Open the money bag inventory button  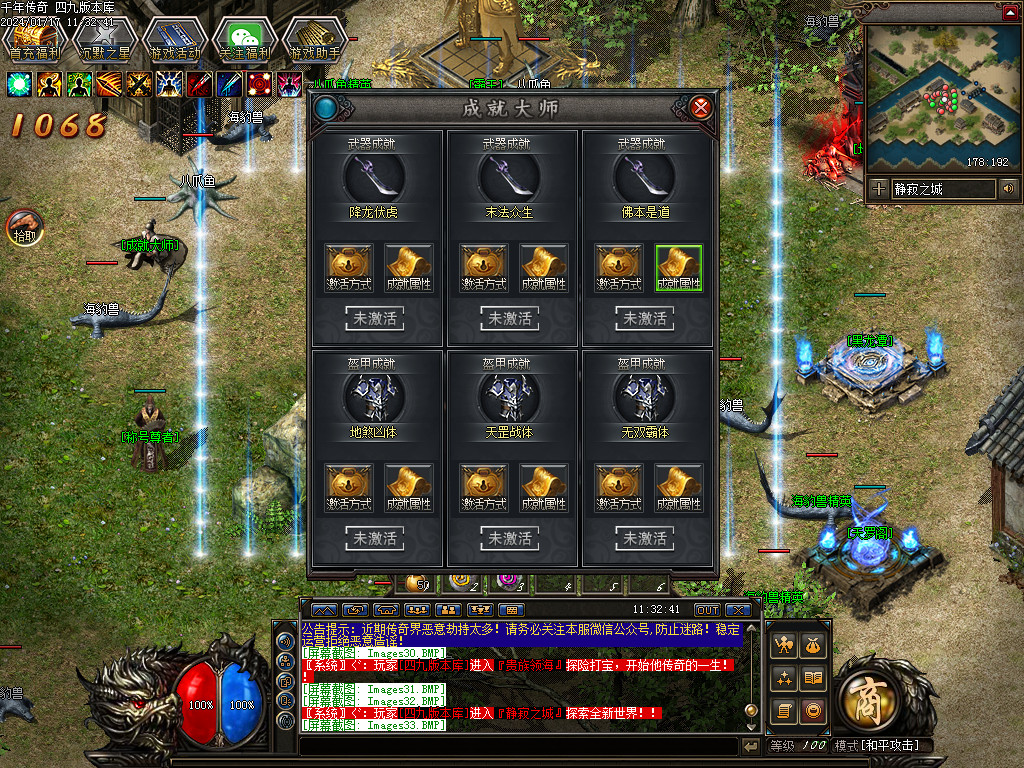(814, 645)
